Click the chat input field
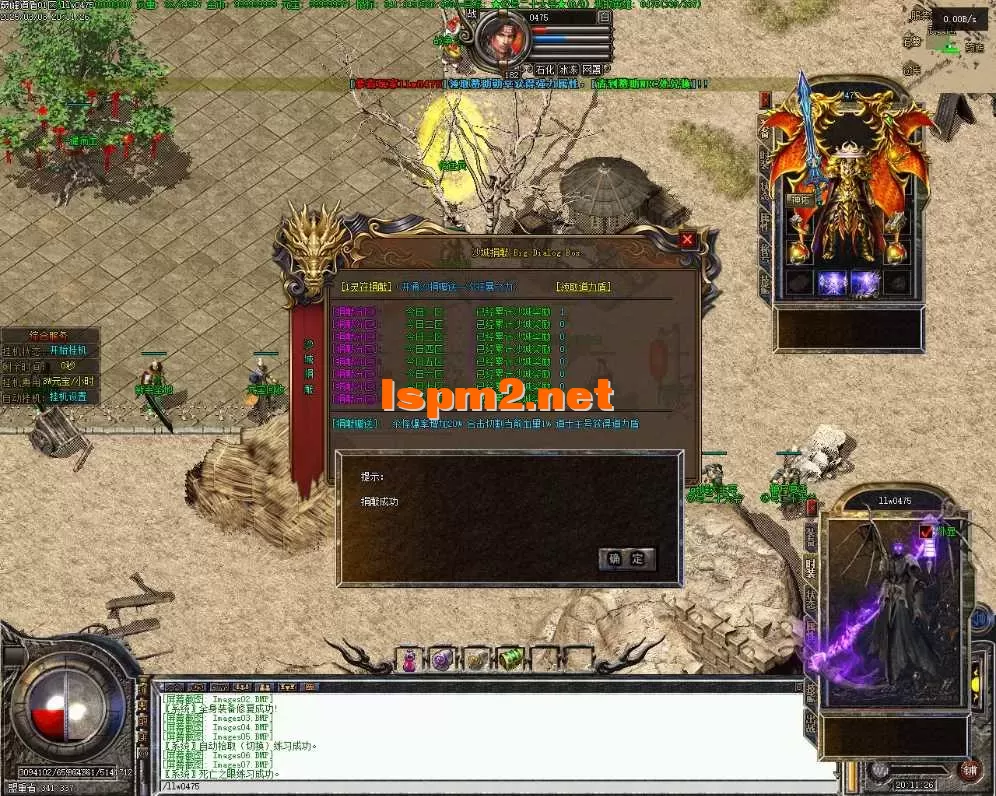 (480, 787)
